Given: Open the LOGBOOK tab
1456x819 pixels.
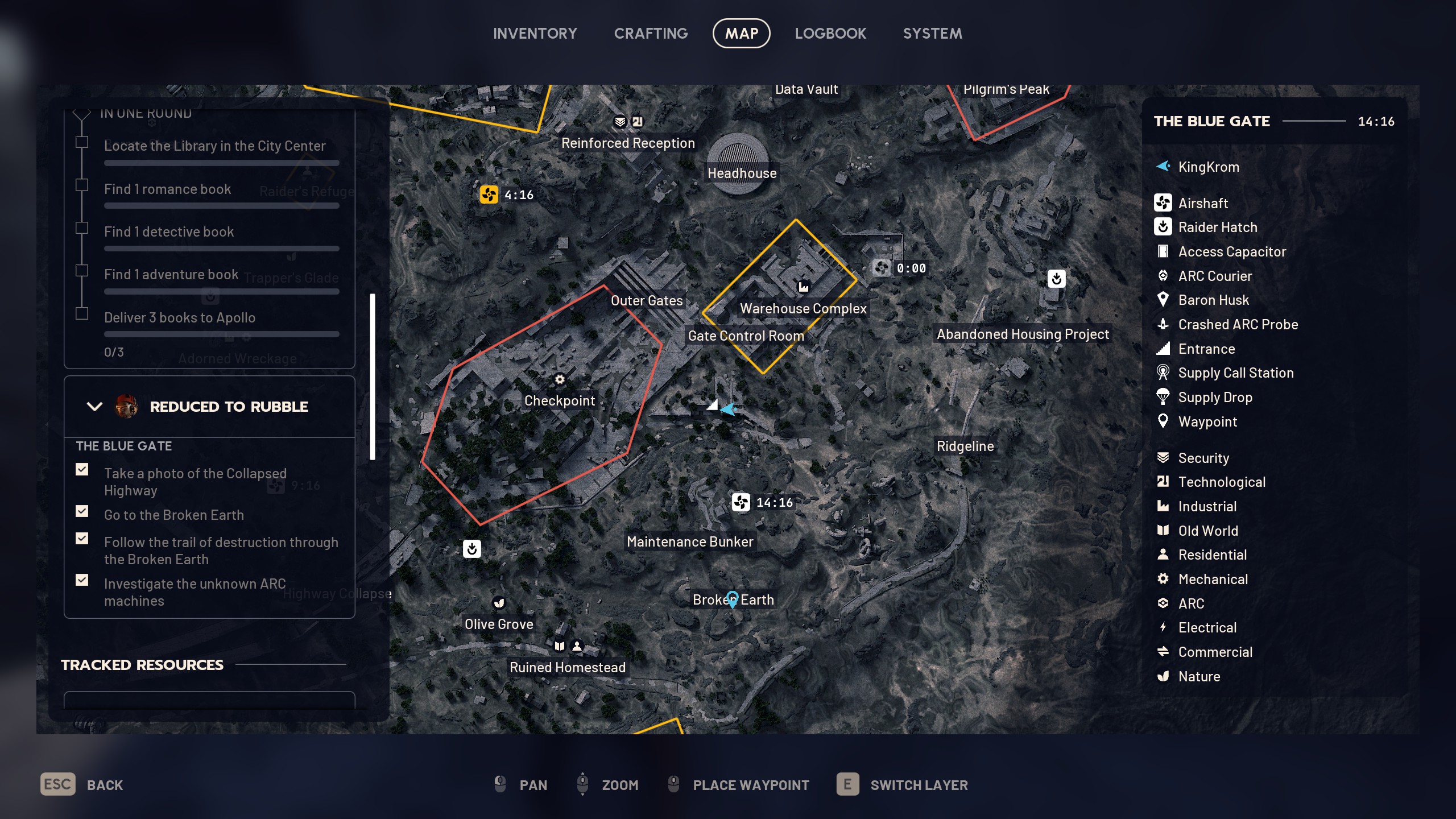Looking at the screenshot, I should 831,33.
